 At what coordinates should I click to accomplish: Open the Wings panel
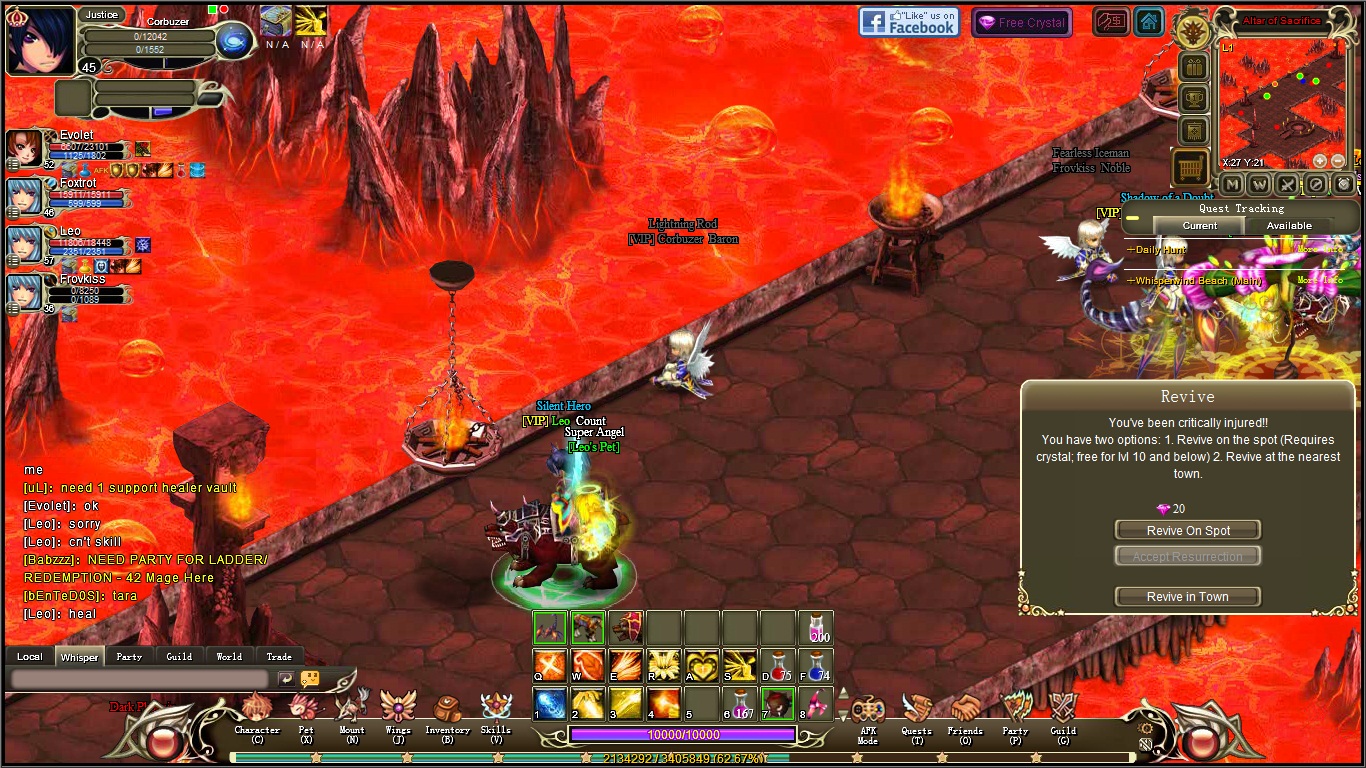tap(398, 712)
